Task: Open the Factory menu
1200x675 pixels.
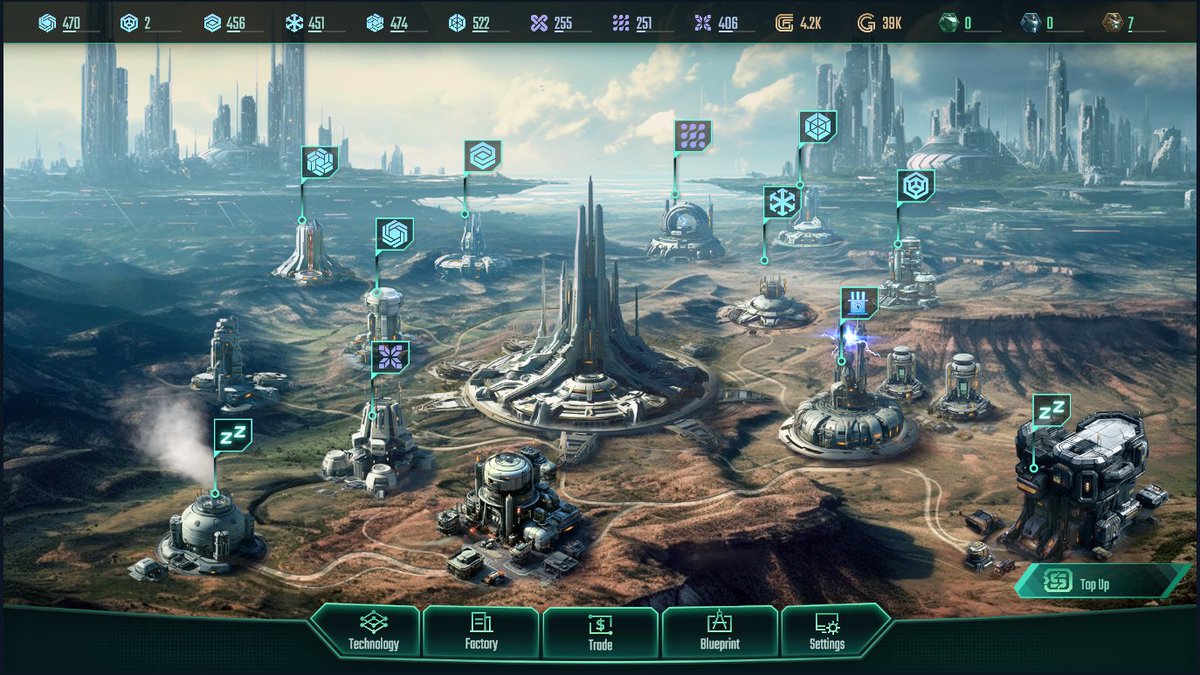Action: coord(481,632)
